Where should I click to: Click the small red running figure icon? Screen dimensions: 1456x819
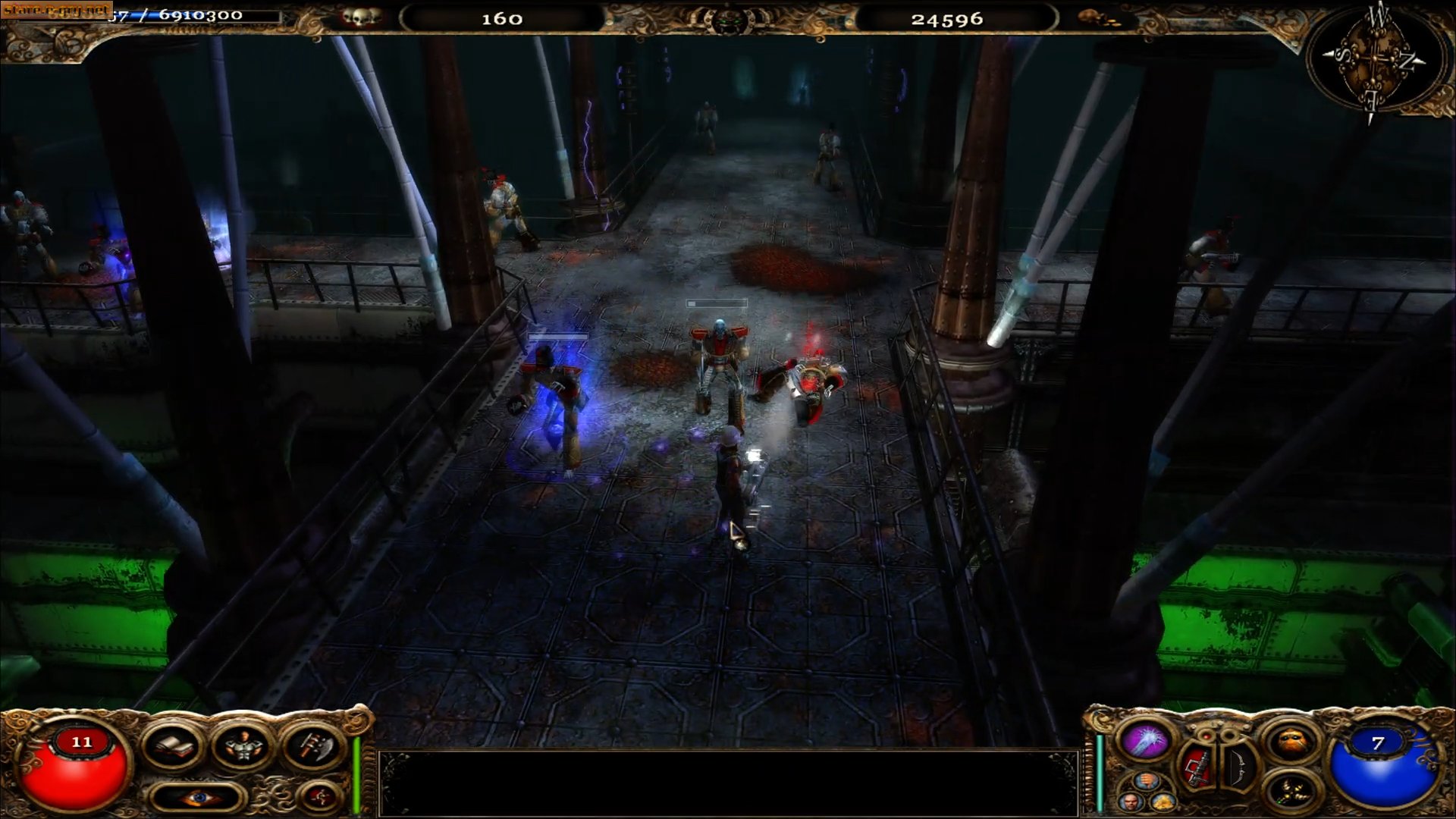pos(319,795)
